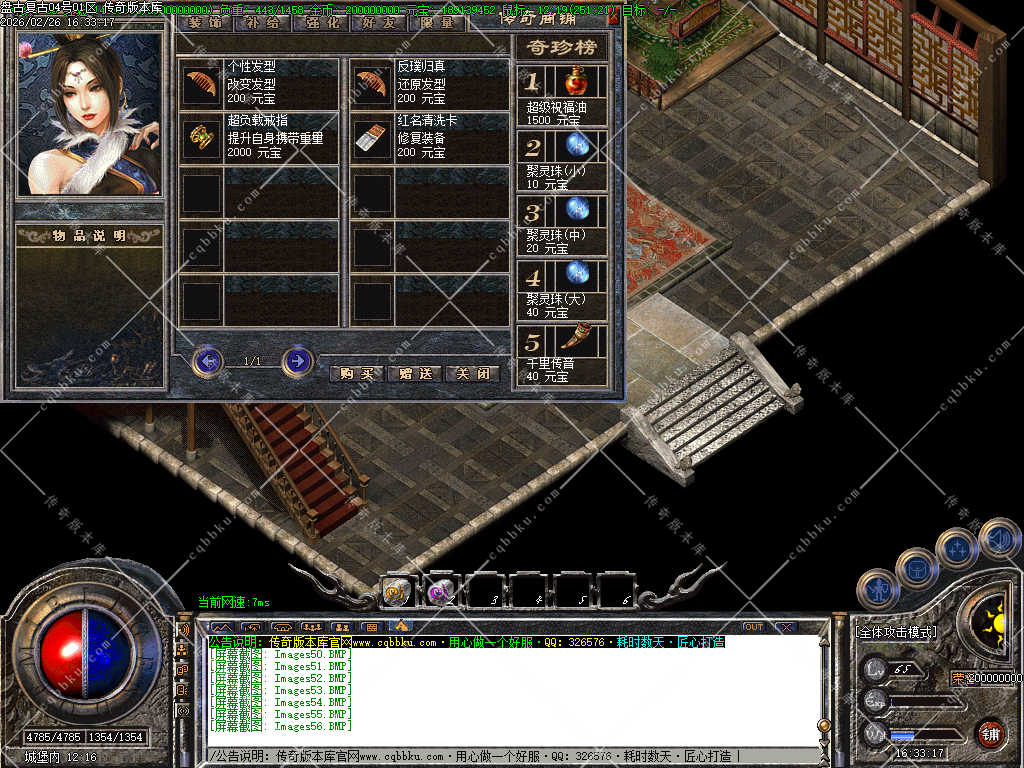Viewport: 1024px width, 768px height.
Task: Open the 限量 limited tab
Action: (437, 21)
